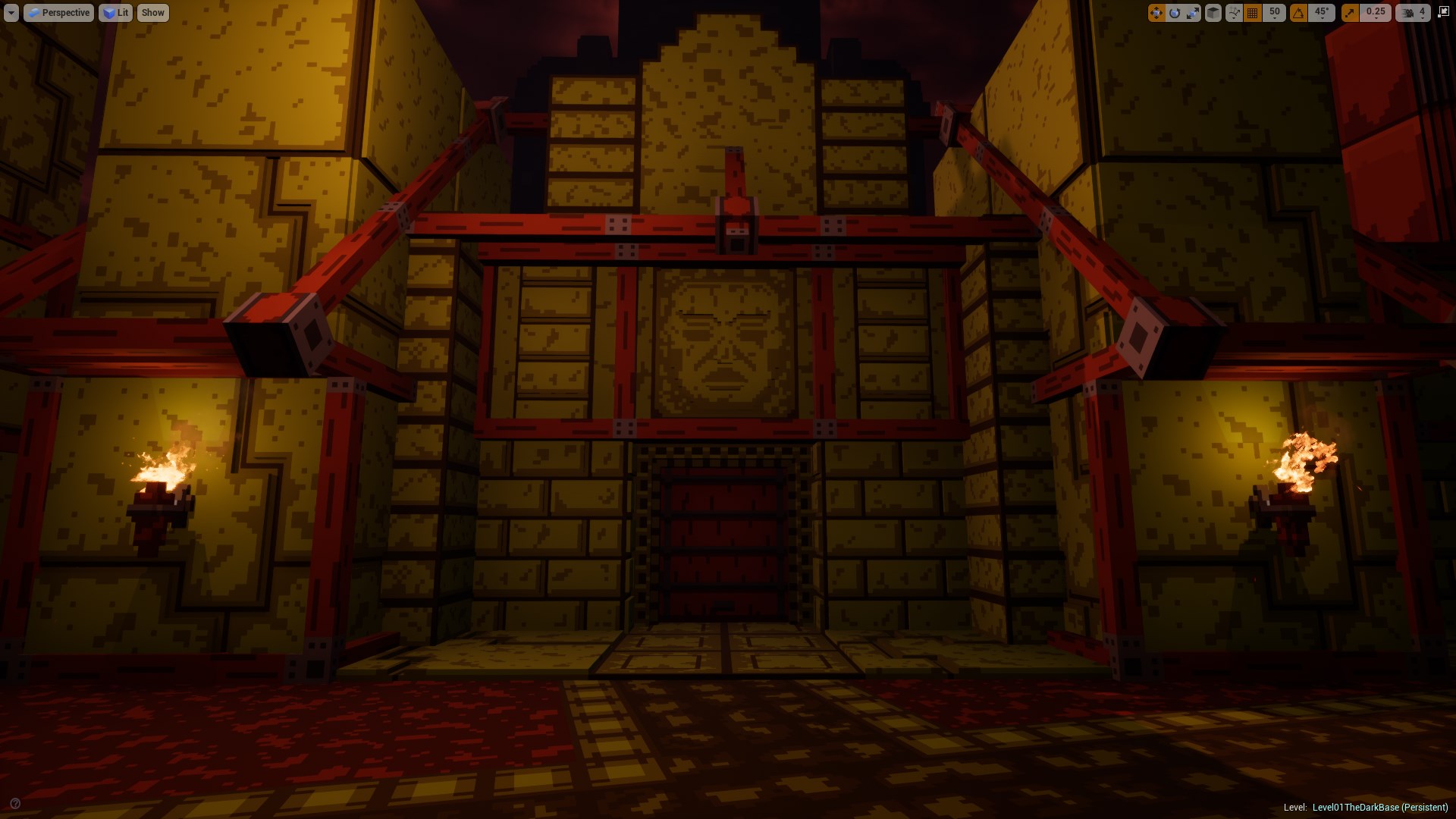Image resolution: width=1456 pixels, height=819 pixels.
Task: Open the grid size 50 dropdown
Action: [1275, 13]
